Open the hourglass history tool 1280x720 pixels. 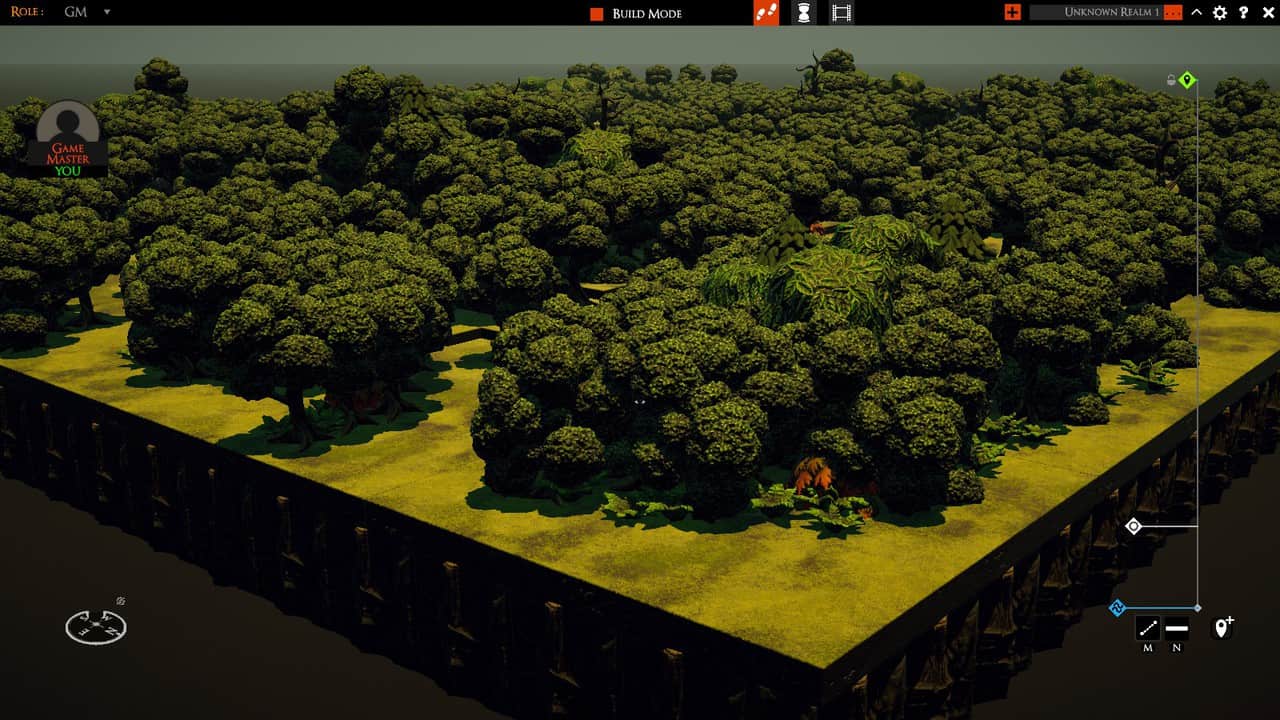[802, 13]
